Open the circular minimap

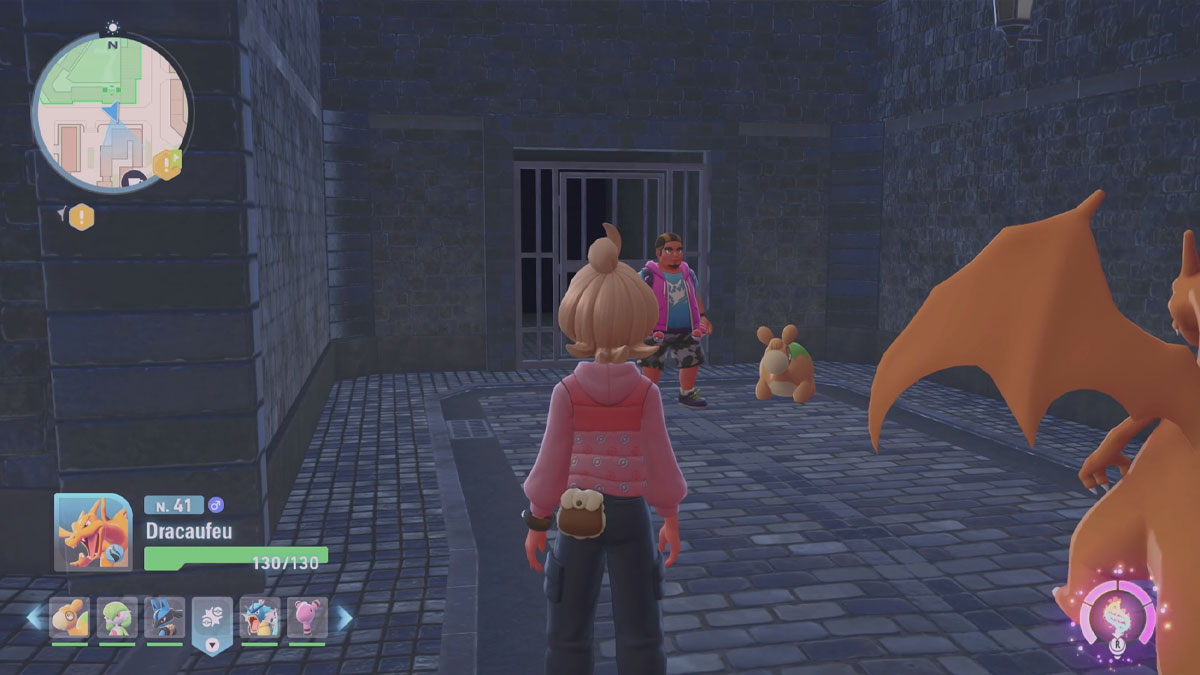point(110,111)
